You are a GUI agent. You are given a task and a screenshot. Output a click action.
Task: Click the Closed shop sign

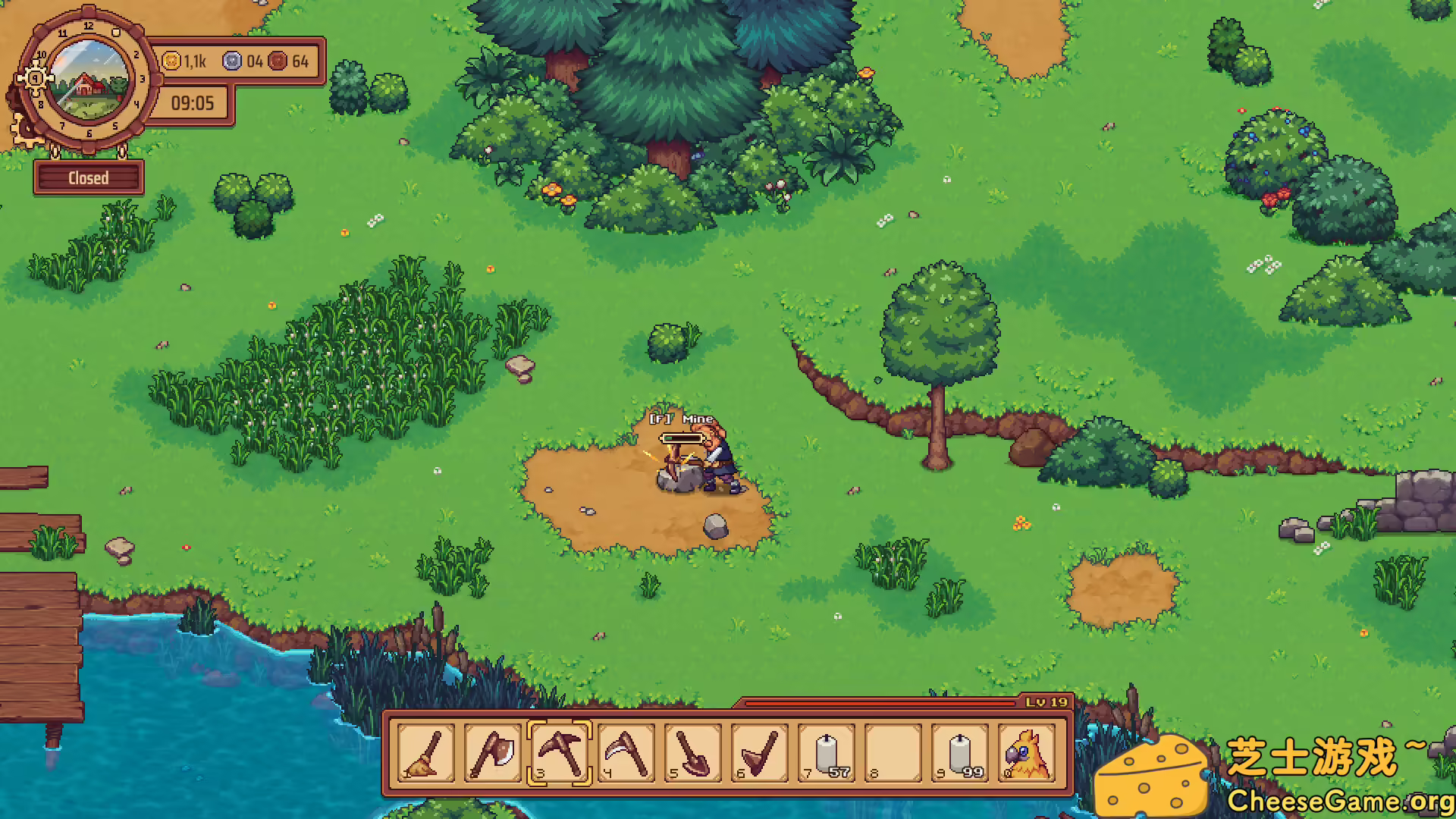click(x=89, y=177)
